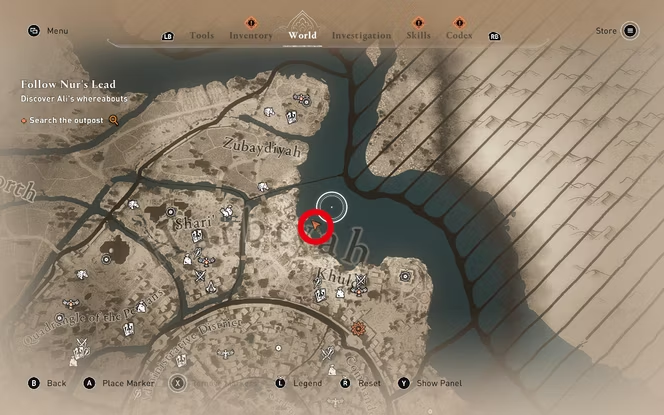Select the orange gear objective marker
664x415 pixels.
point(359,328)
